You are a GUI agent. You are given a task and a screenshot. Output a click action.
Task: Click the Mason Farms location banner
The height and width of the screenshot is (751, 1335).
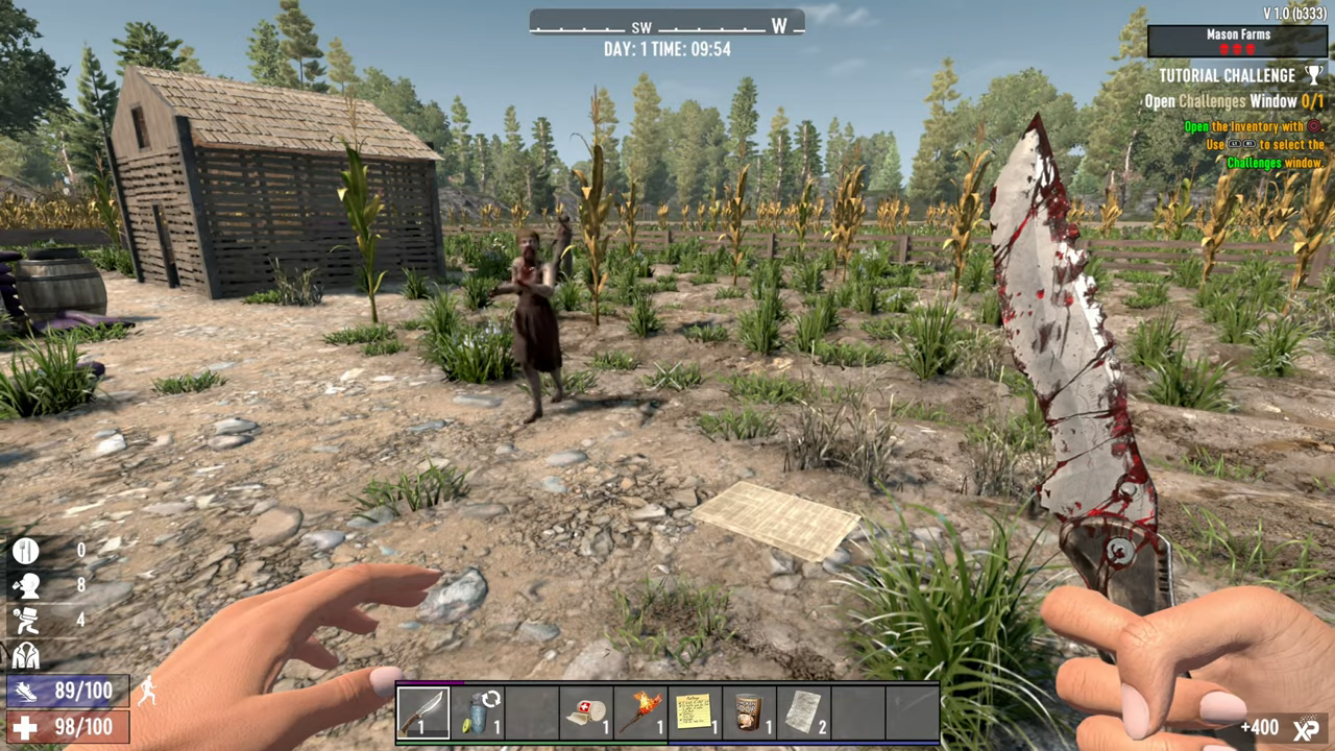click(x=1238, y=41)
